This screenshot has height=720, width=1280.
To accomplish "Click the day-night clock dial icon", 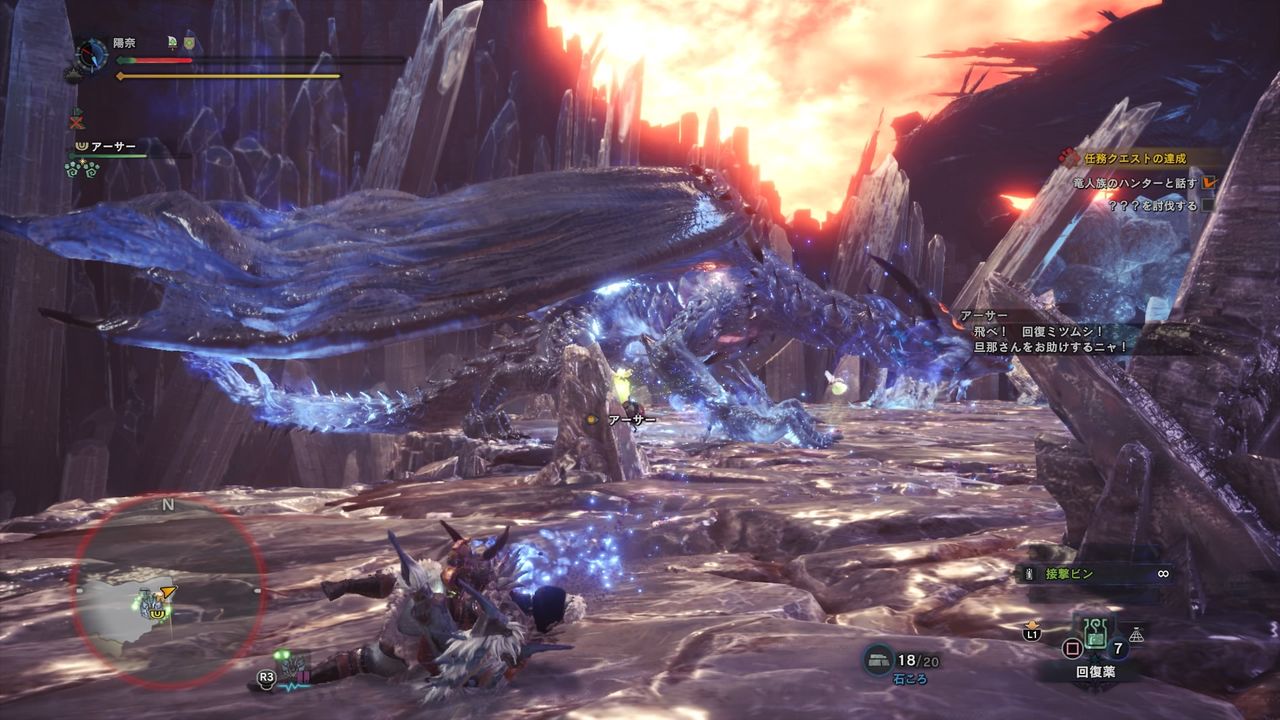I will point(92,53).
